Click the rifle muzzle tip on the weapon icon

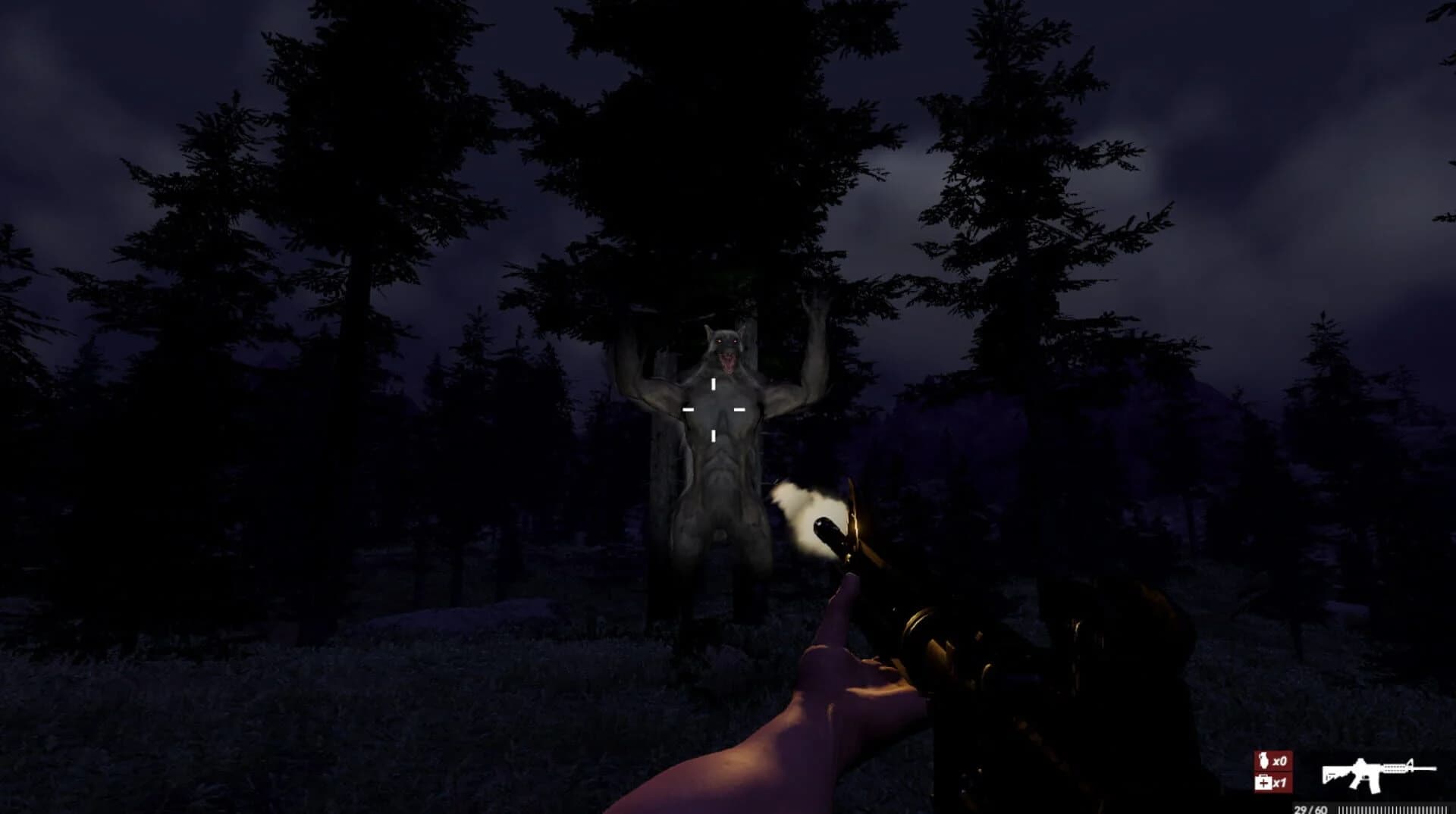click(x=1435, y=768)
